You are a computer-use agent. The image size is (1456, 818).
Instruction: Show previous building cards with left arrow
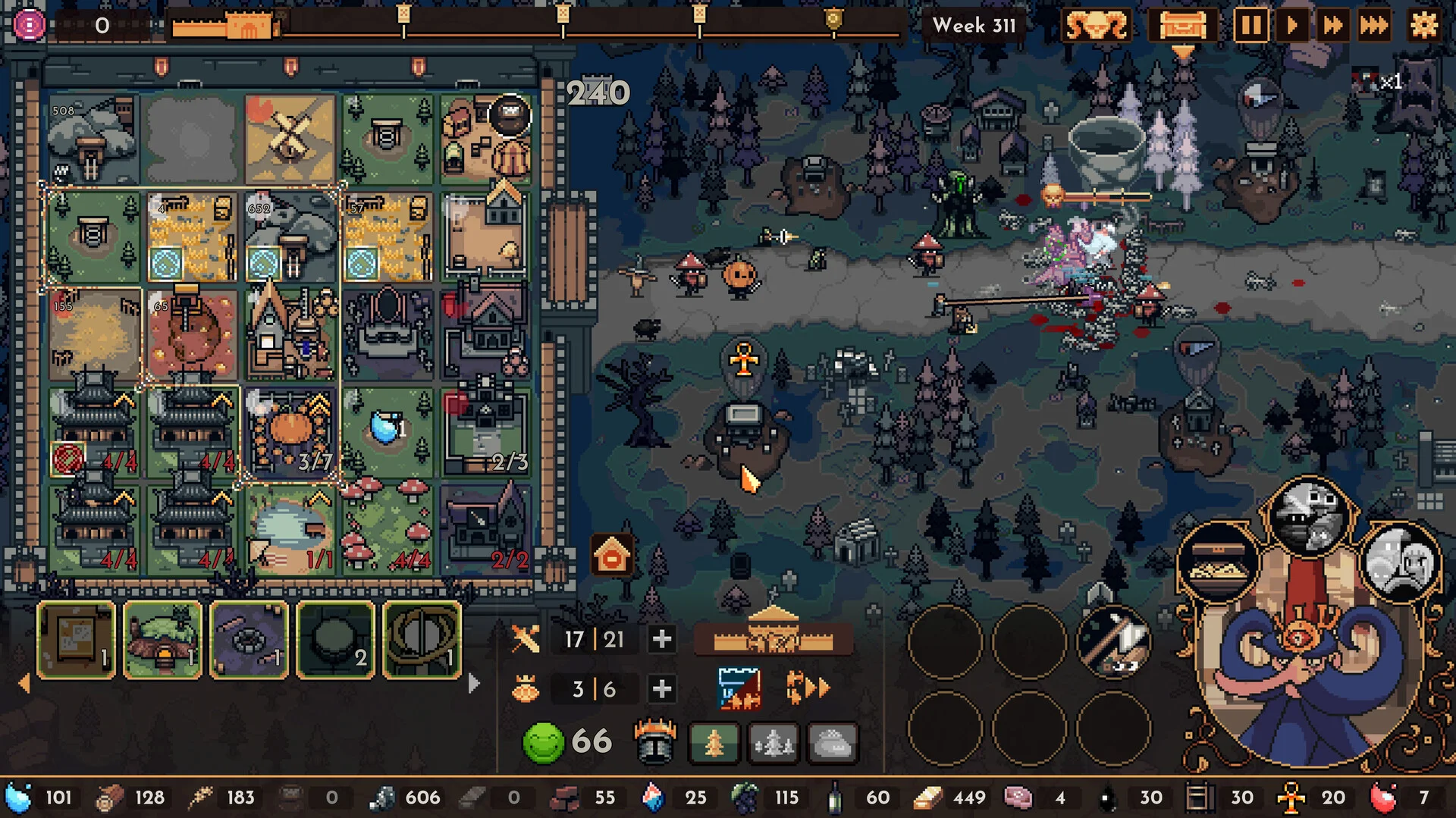coord(24,684)
